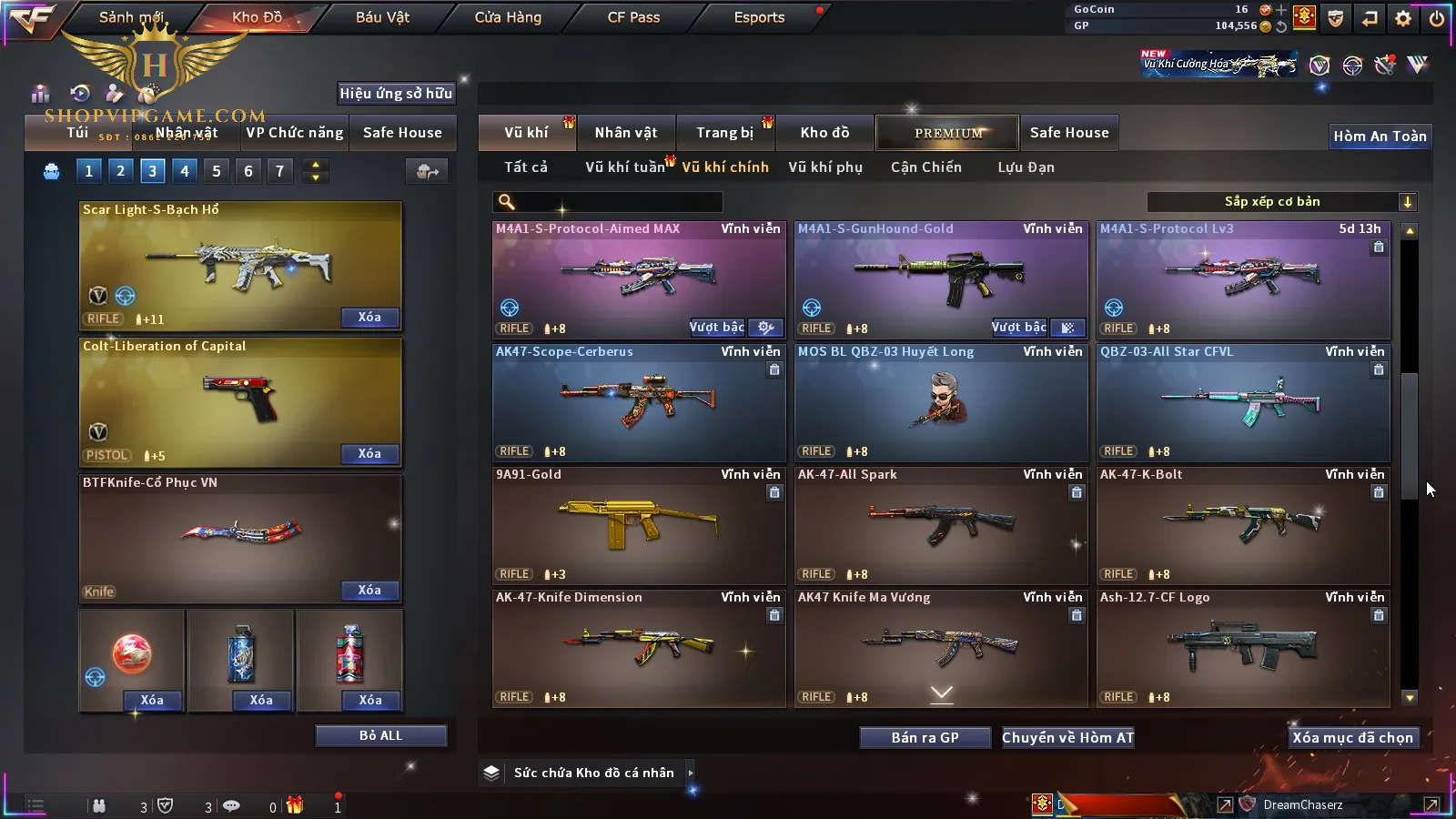This screenshot has height=819, width=1456.
Task: Choose the 9A91-Gold rifle tile
Action: click(639, 525)
